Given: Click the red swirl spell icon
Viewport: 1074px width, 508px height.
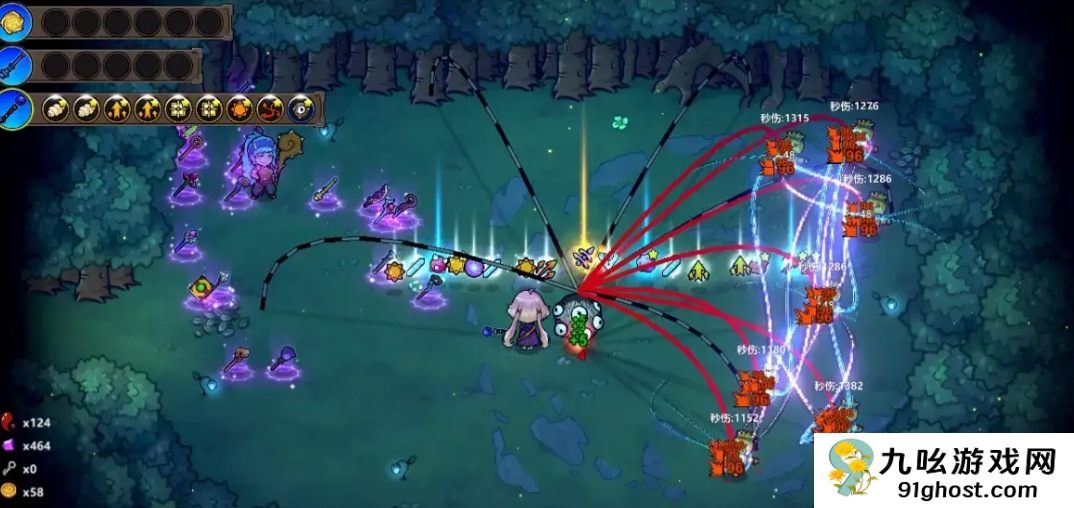Looking at the screenshot, I should tap(269, 109).
